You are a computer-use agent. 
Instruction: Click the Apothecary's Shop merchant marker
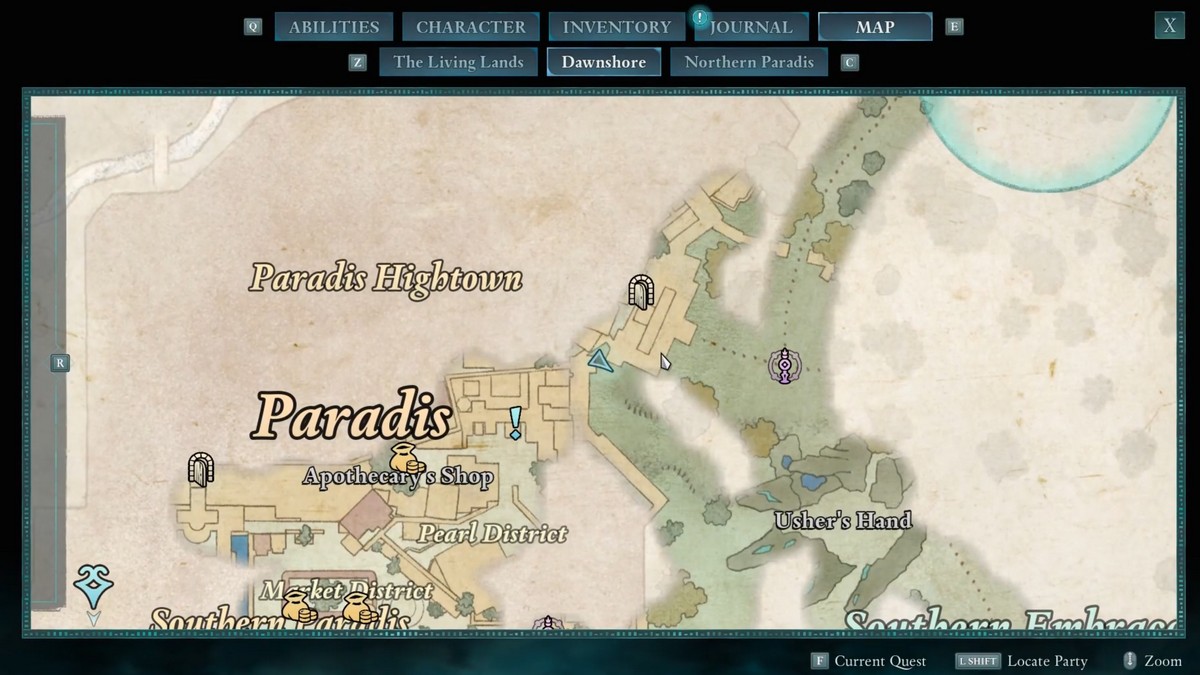click(x=407, y=458)
